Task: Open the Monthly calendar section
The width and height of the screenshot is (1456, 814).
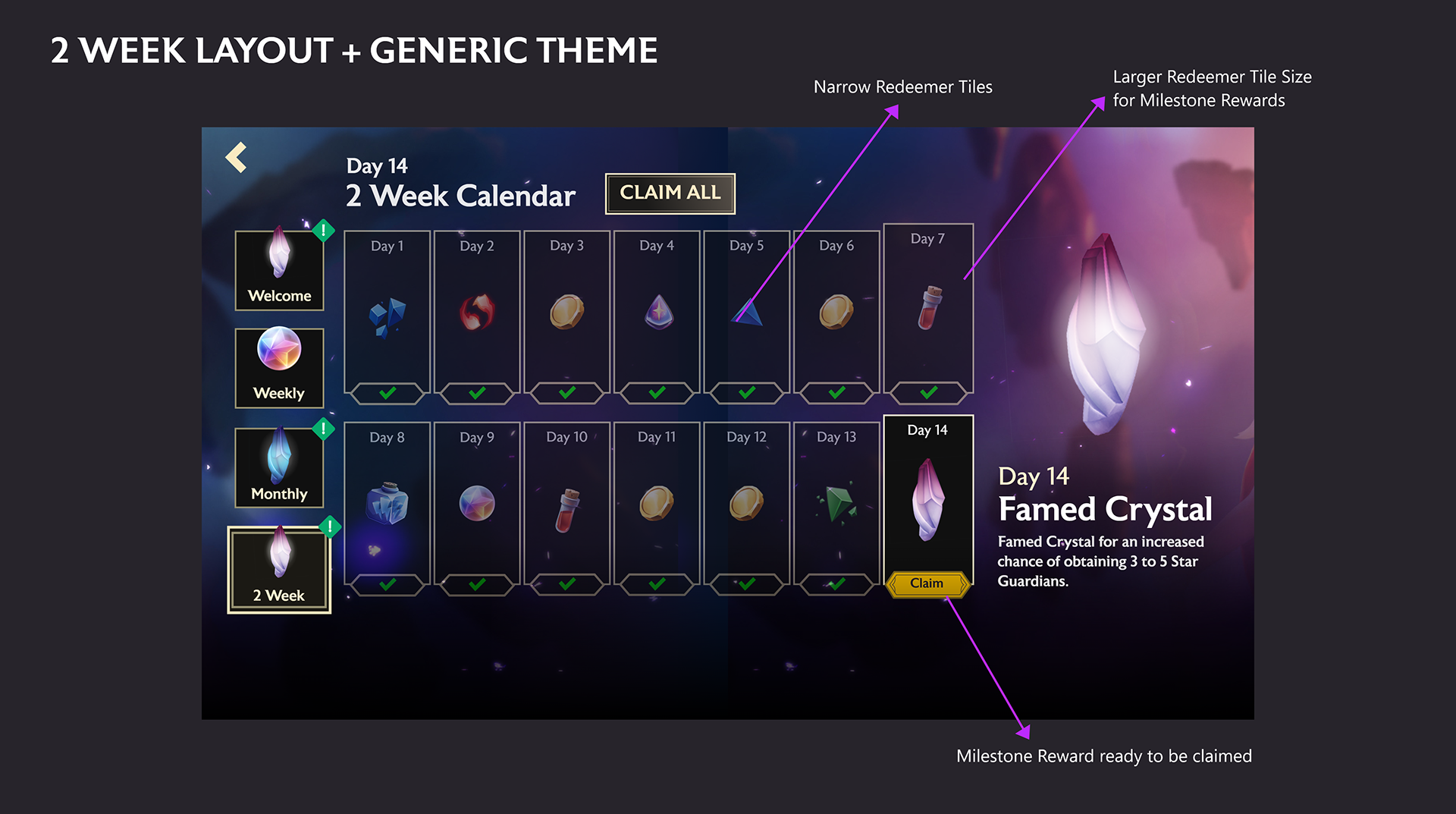Action: [x=279, y=467]
